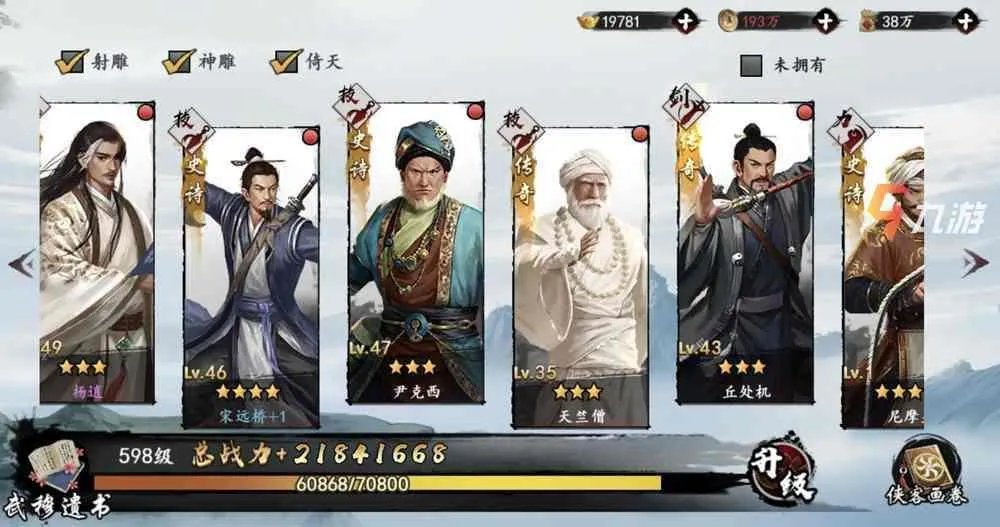Toggle the 神雕 filter checkbox
The width and height of the screenshot is (1000, 527).
click(x=178, y=62)
